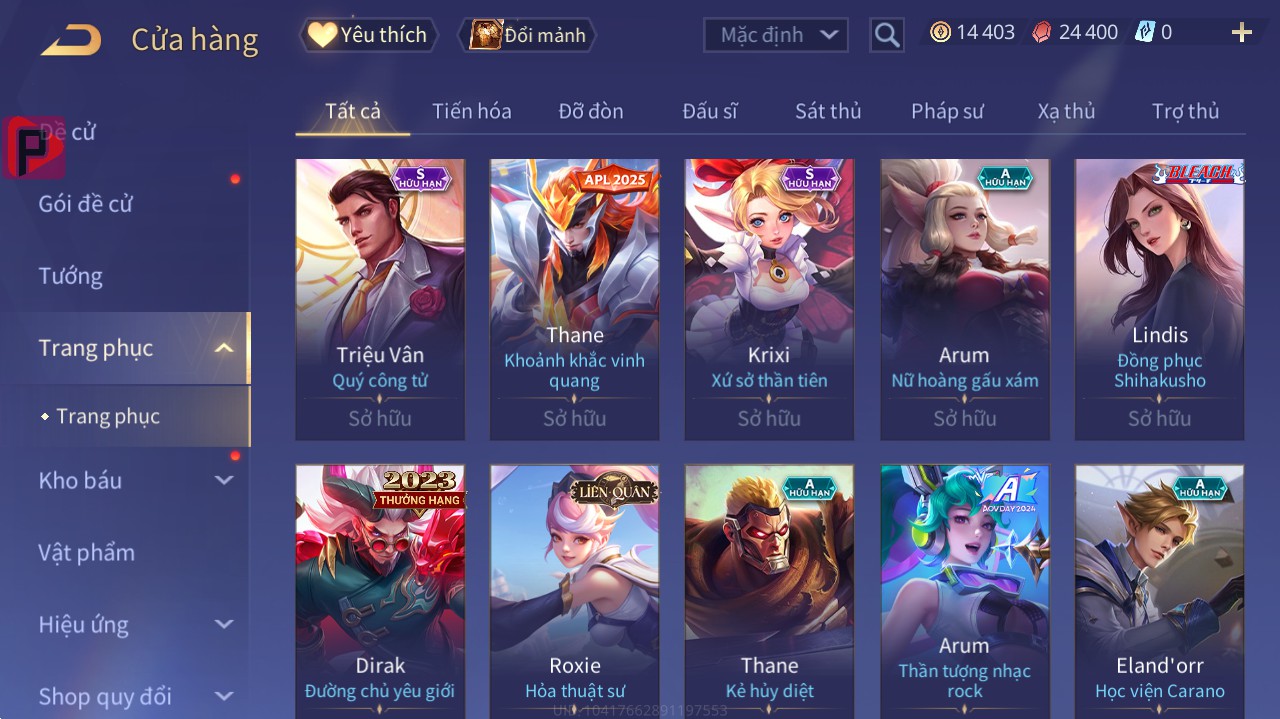Click the magnifying glass search button

[887, 35]
